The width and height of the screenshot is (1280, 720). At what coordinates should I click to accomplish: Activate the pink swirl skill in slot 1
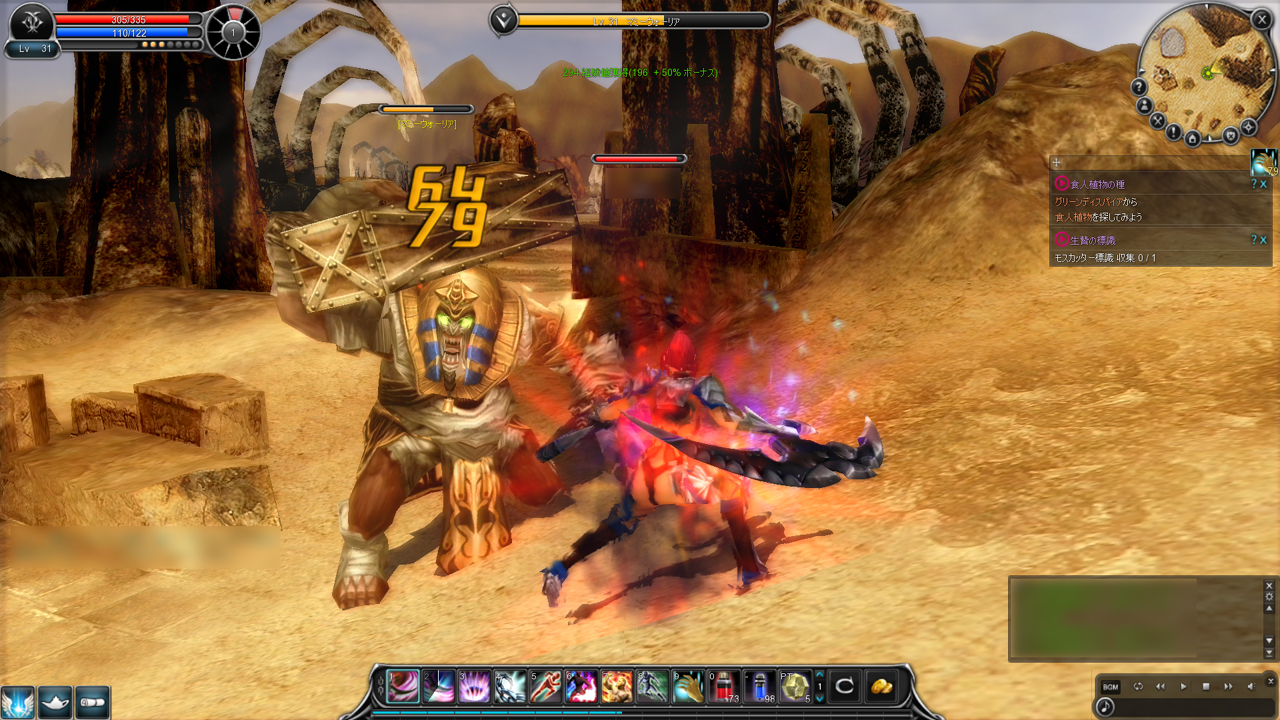pos(403,686)
